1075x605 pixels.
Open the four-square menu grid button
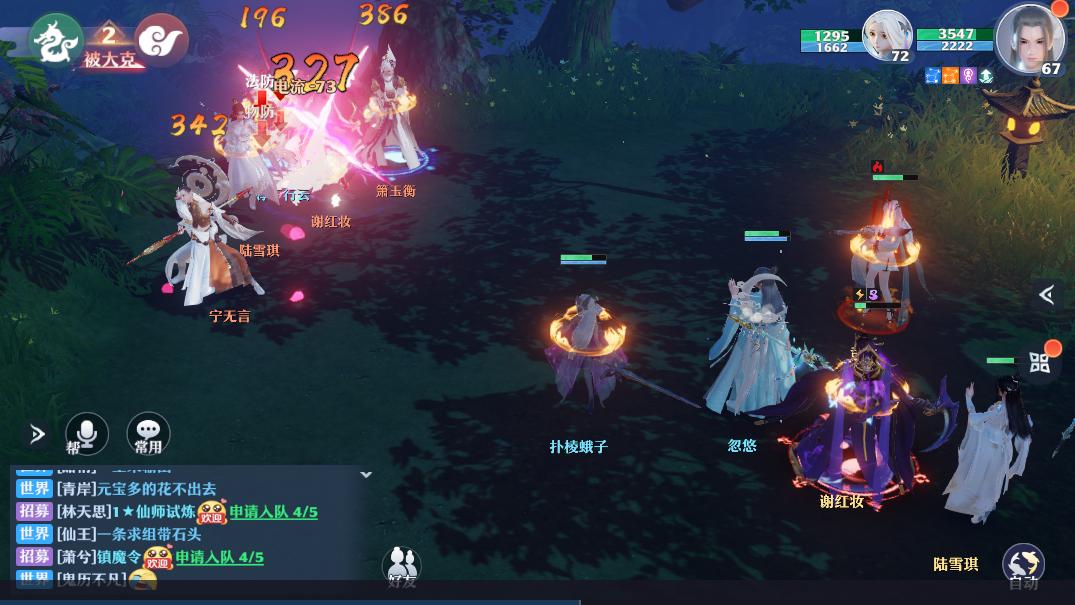tap(1040, 362)
